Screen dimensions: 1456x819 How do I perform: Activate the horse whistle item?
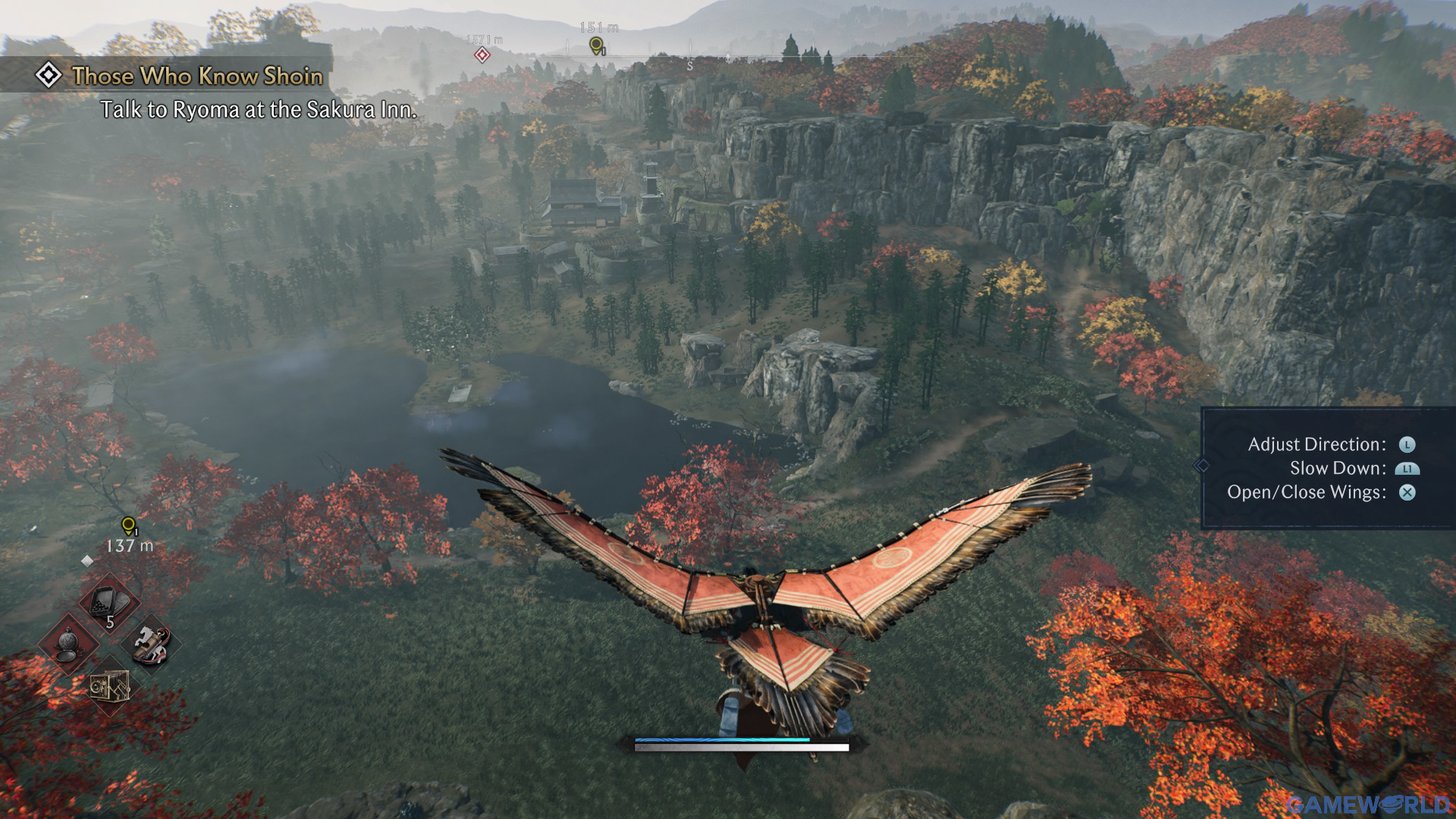(151, 645)
